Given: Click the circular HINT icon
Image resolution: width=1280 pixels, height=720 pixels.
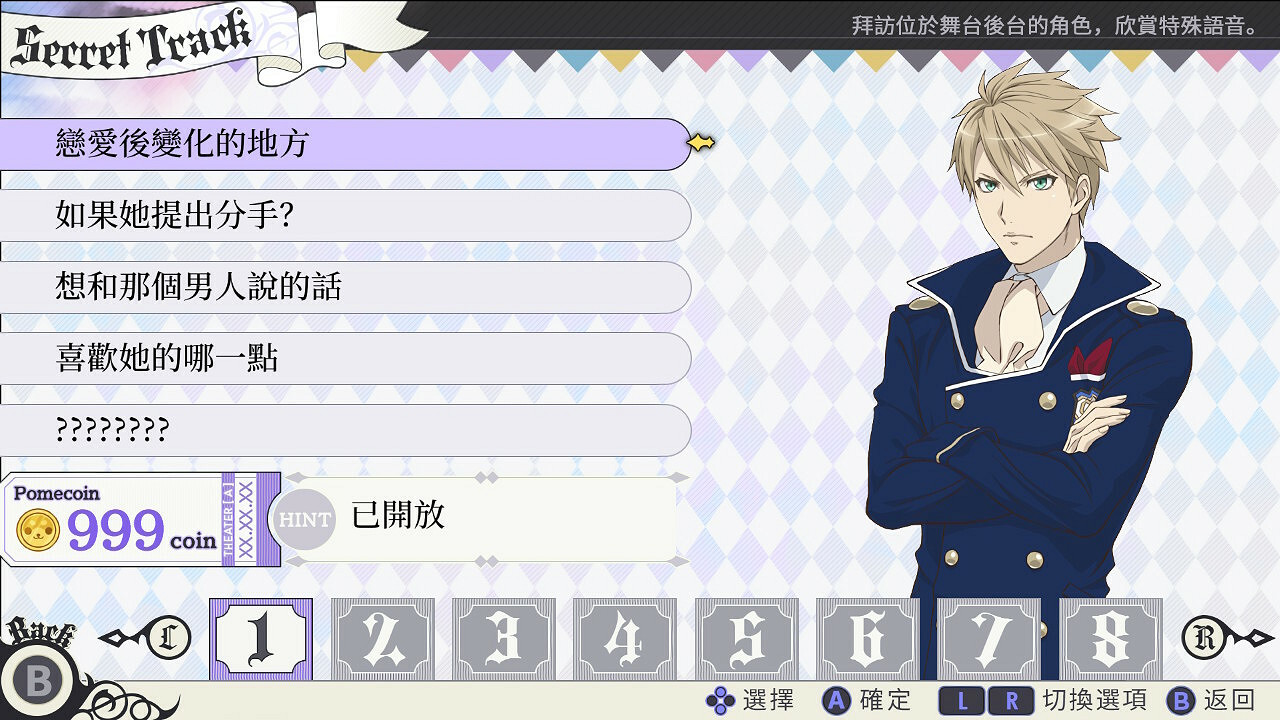Looking at the screenshot, I should (x=306, y=519).
